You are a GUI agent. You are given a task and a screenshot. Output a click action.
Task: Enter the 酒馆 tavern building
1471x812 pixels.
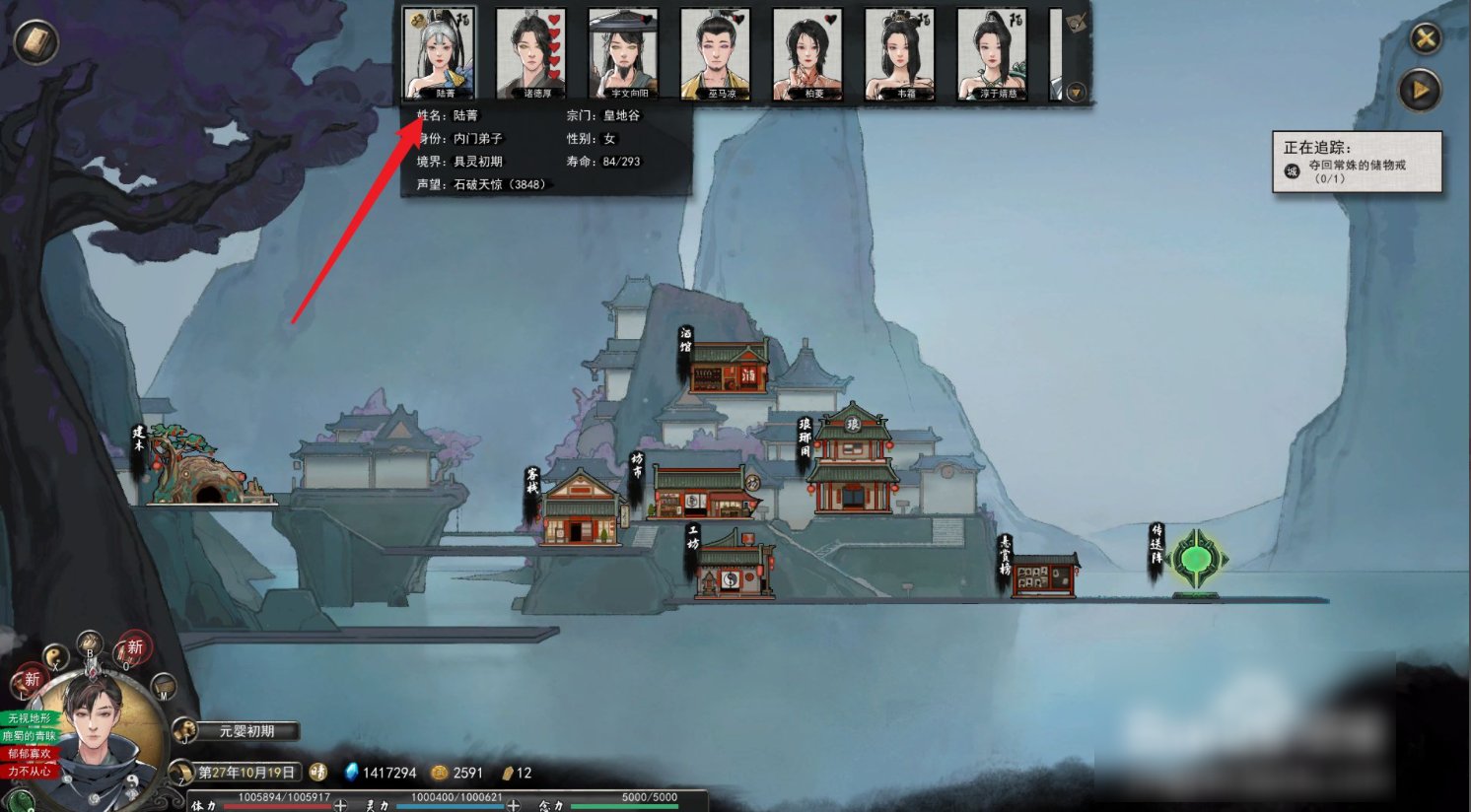(728, 367)
